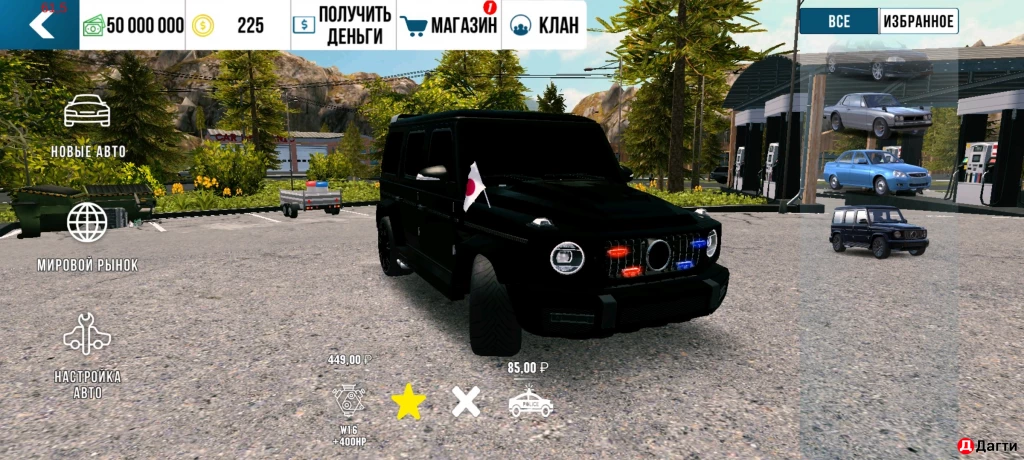Switch to the Все tab
Screen dimensions: 1024x460
click(x=839, y=21)
